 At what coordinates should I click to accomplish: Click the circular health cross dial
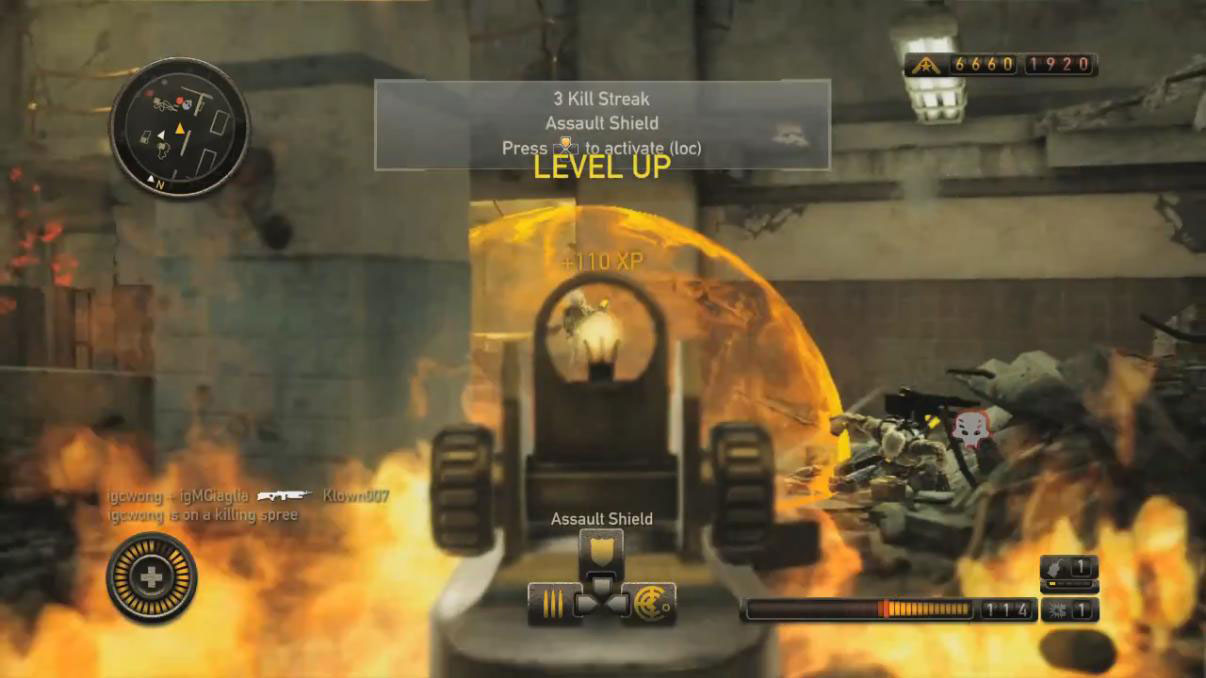(x=152, y=579)
